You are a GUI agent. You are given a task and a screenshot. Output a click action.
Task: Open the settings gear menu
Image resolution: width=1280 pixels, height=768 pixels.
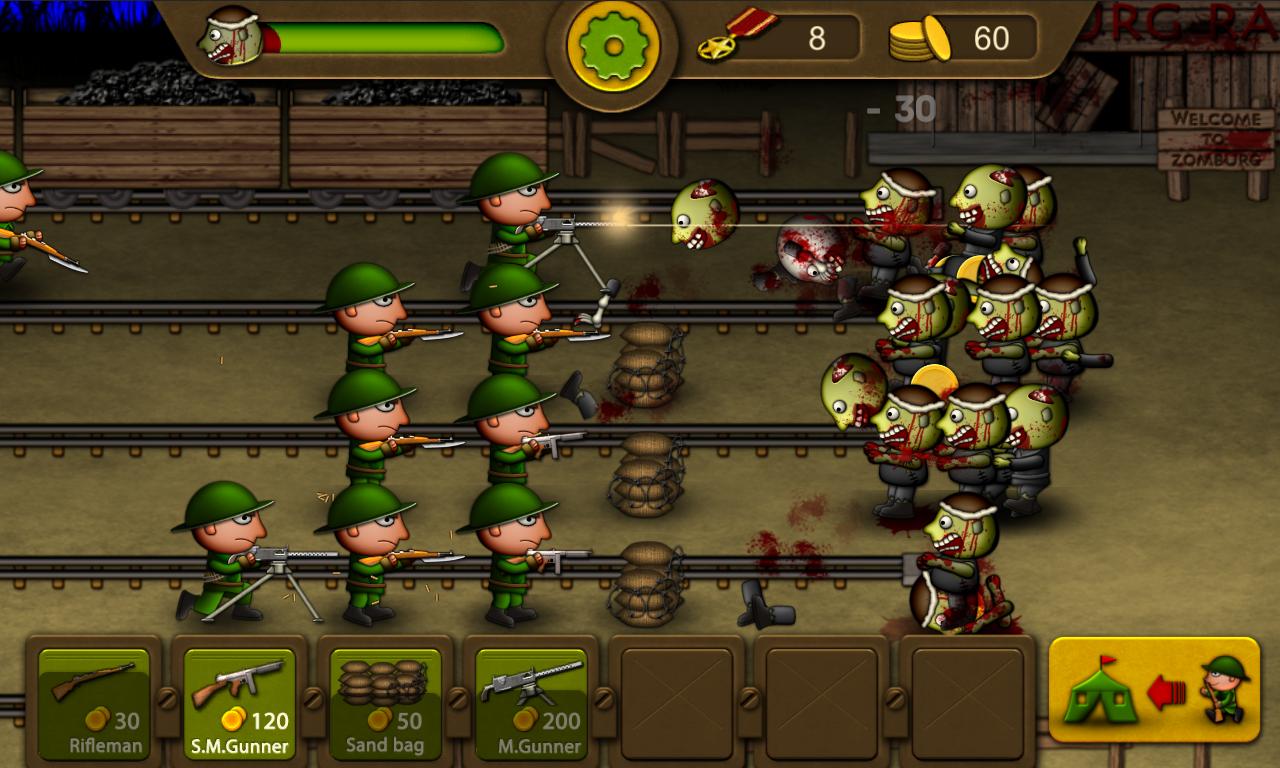pos(613,45)
